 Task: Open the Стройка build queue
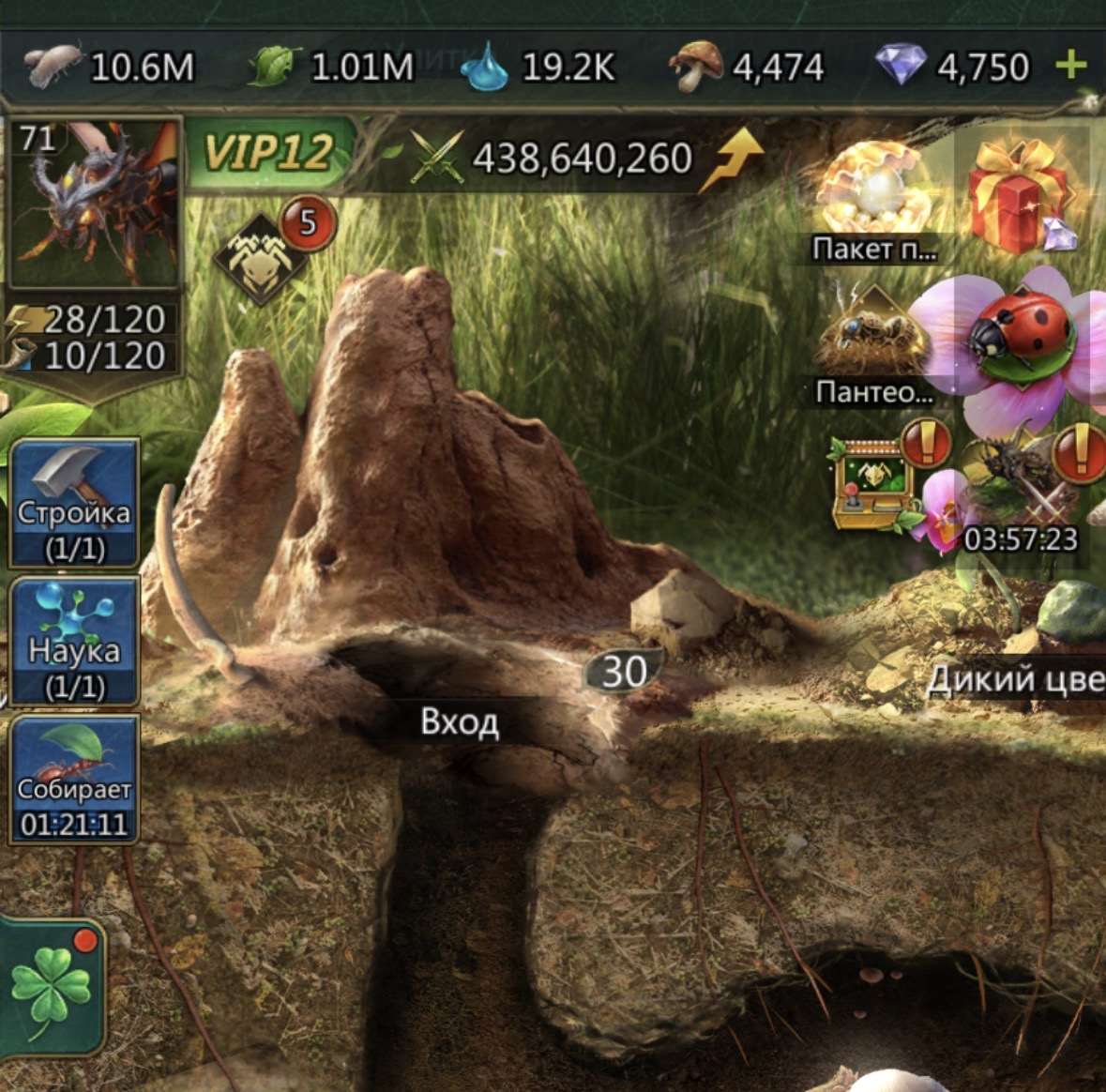coord(75,504)
